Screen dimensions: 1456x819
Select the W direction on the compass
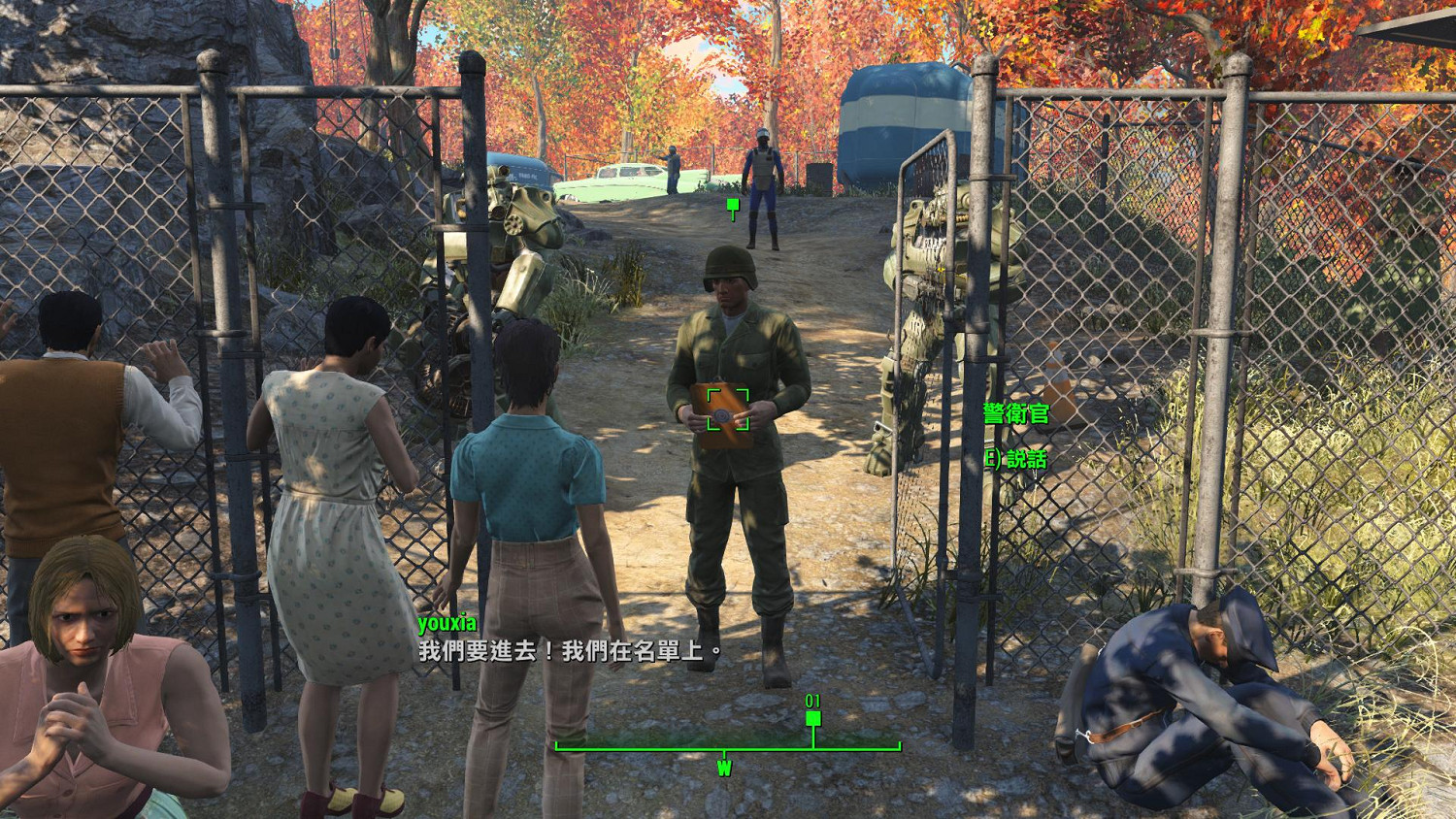pos(723,767)
